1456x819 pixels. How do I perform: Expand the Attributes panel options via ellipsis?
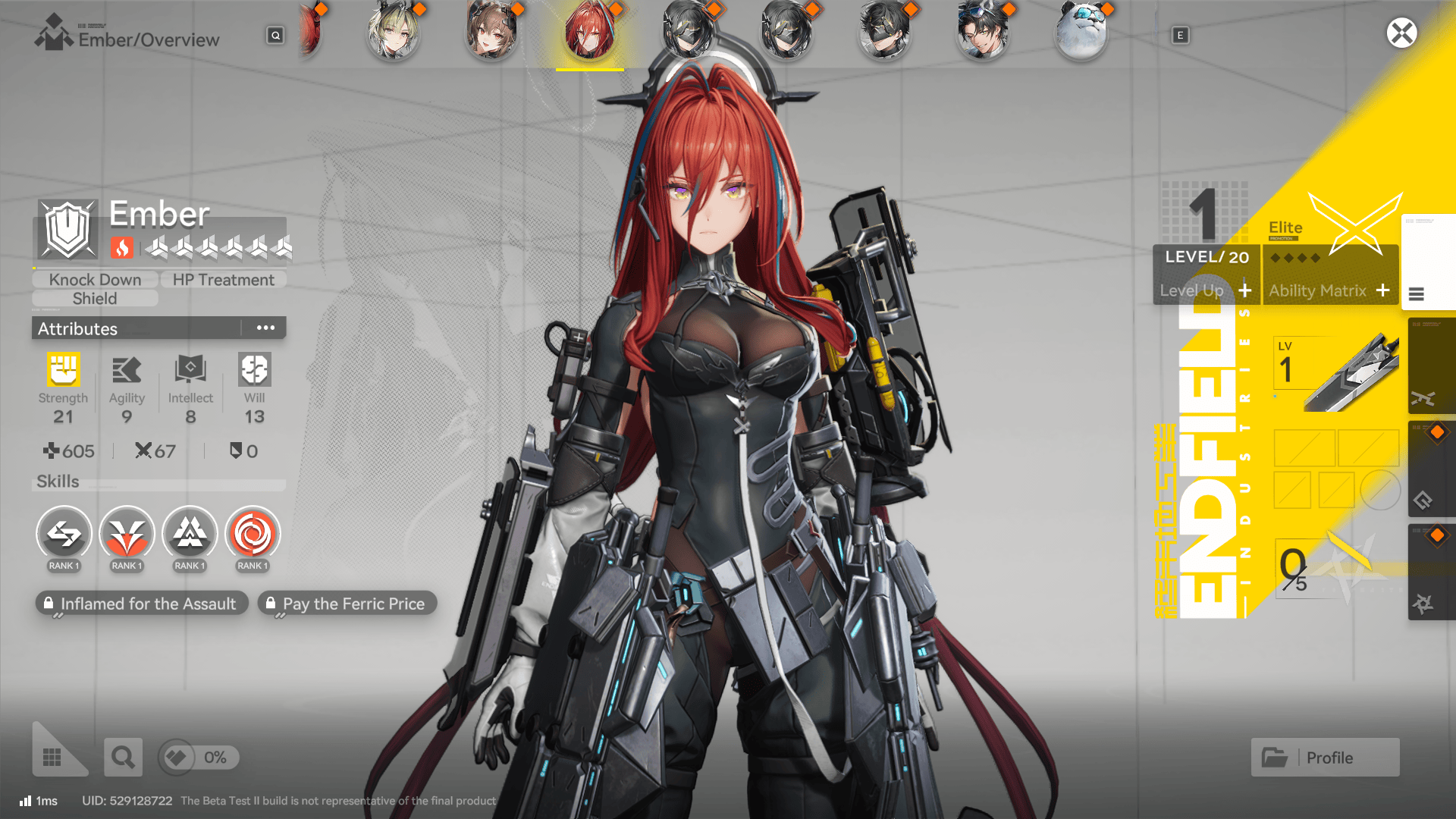point(265,327)
